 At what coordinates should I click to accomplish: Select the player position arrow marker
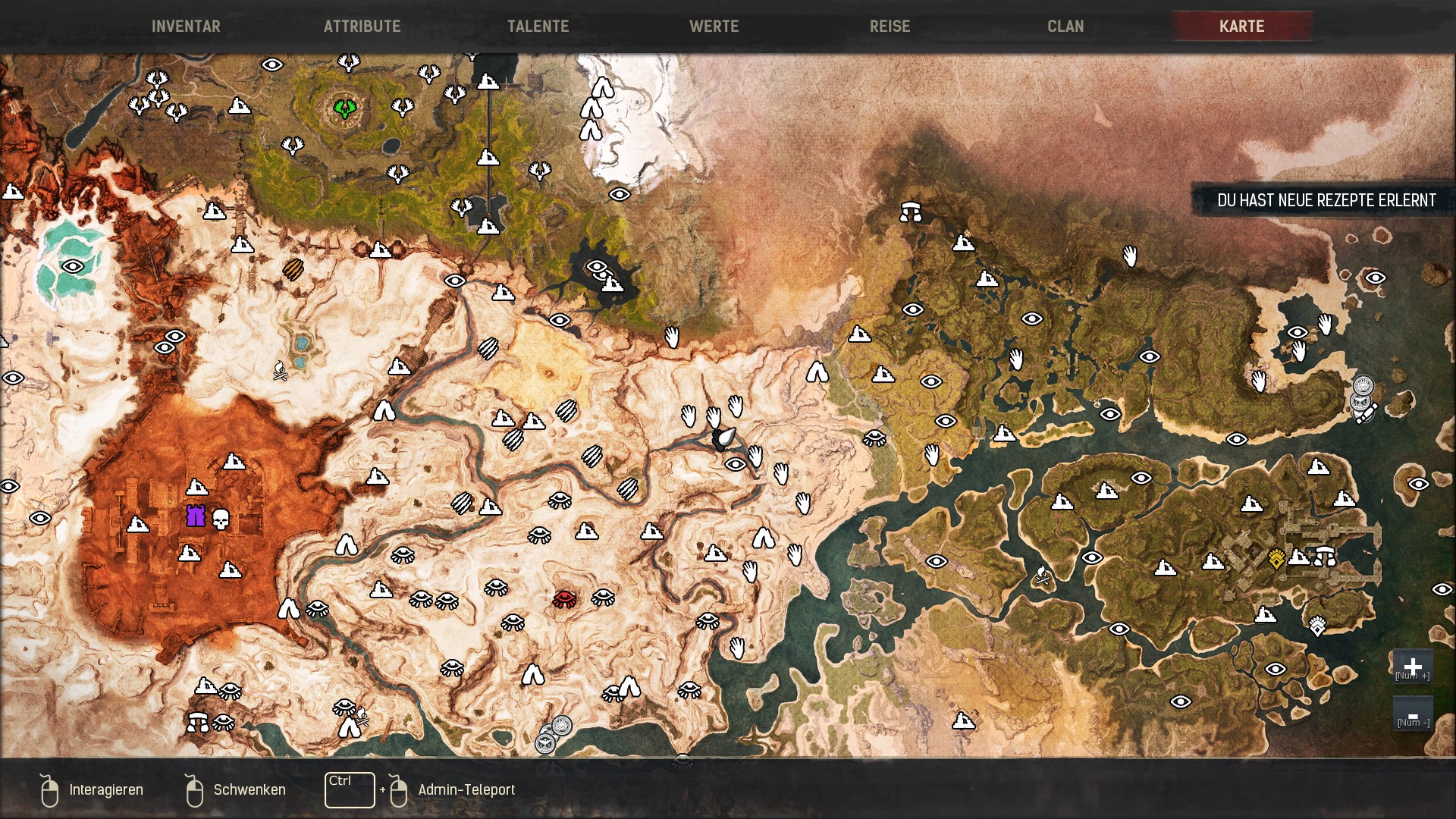tap(725, 438)
